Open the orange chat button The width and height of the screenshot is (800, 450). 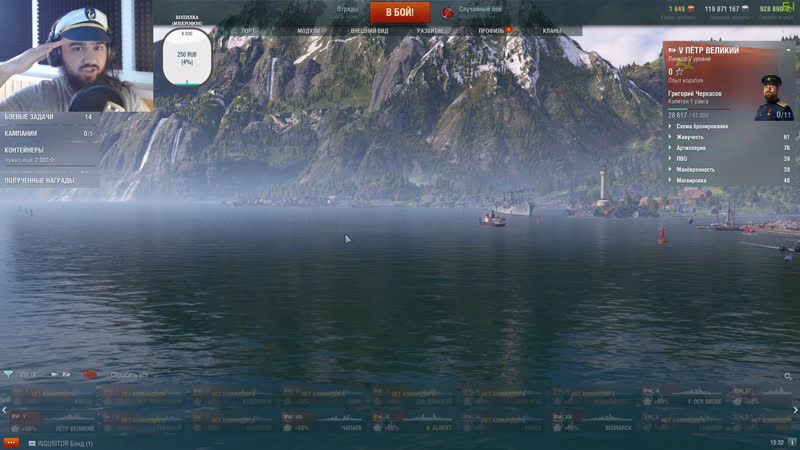(x=11, y=442)
